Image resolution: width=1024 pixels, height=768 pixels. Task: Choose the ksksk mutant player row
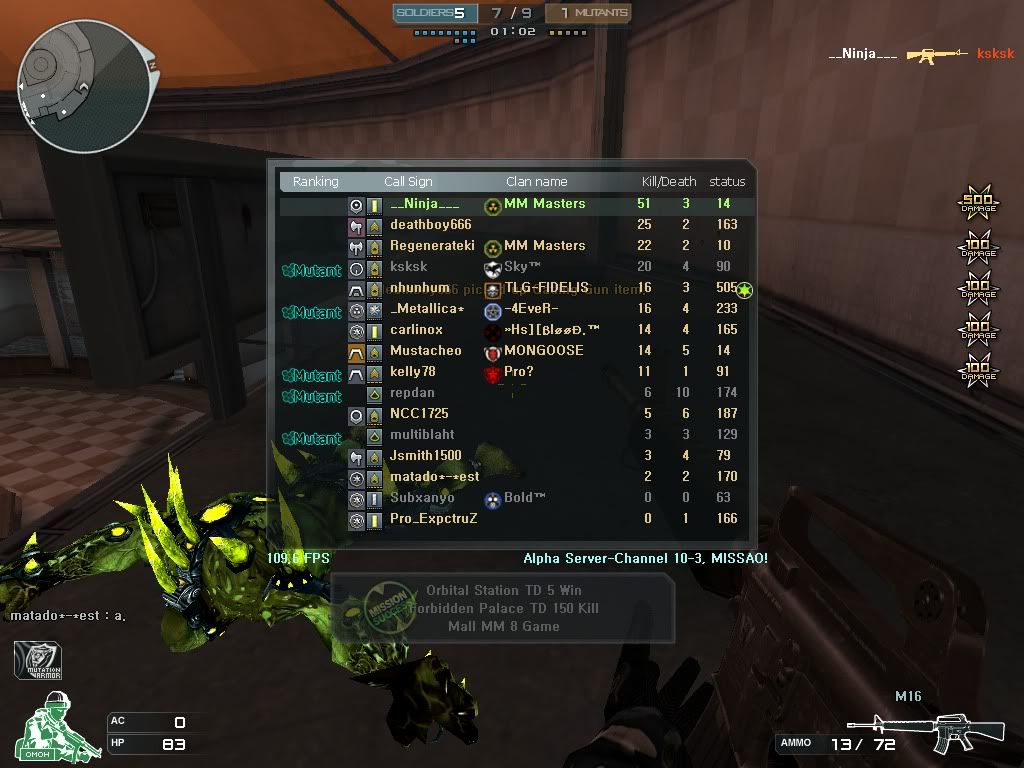click(513, 267)
